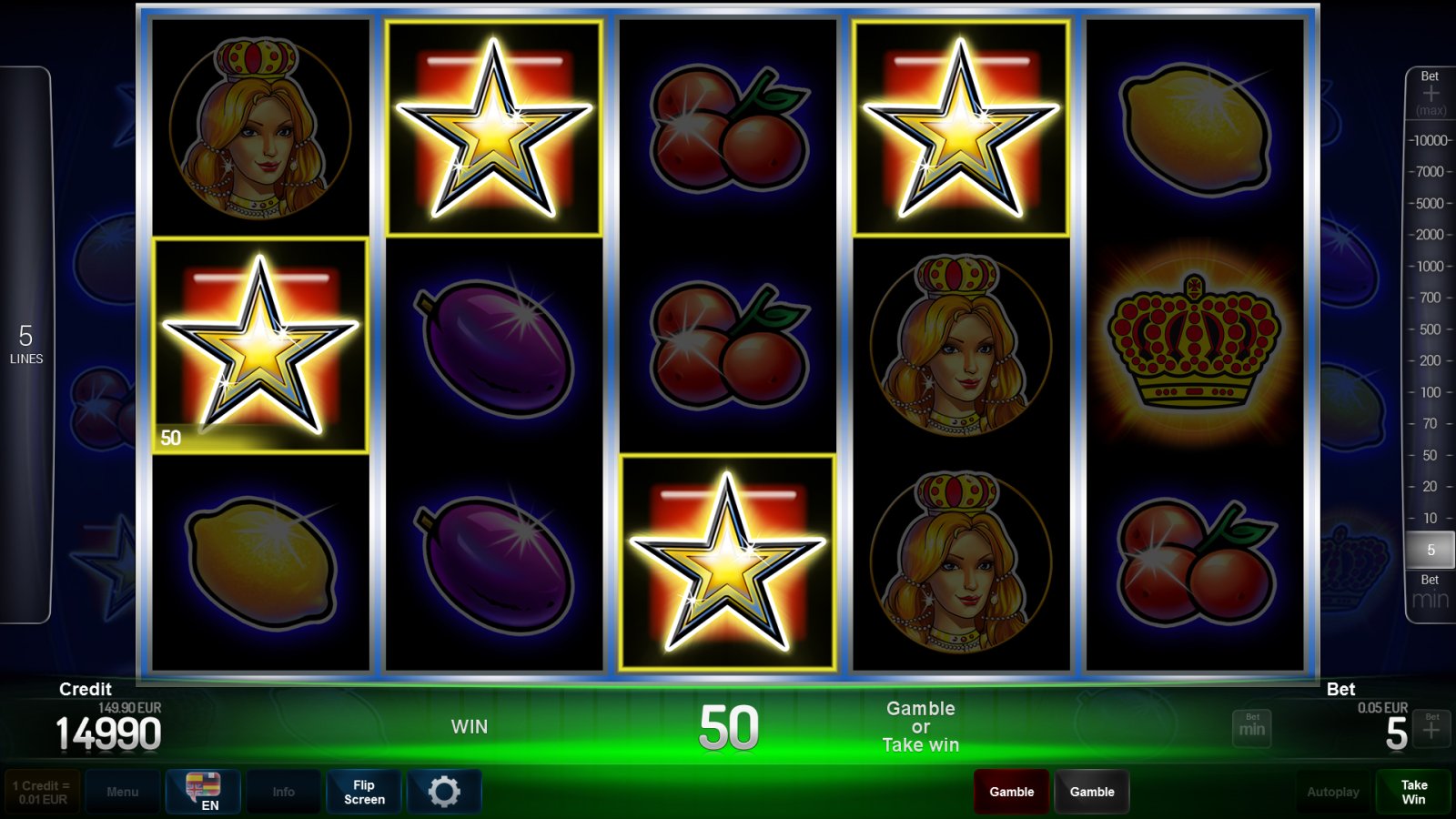Increase the bet with the plus icon
This screenshot has width=1456, height=819.
tap(1430, 728)
